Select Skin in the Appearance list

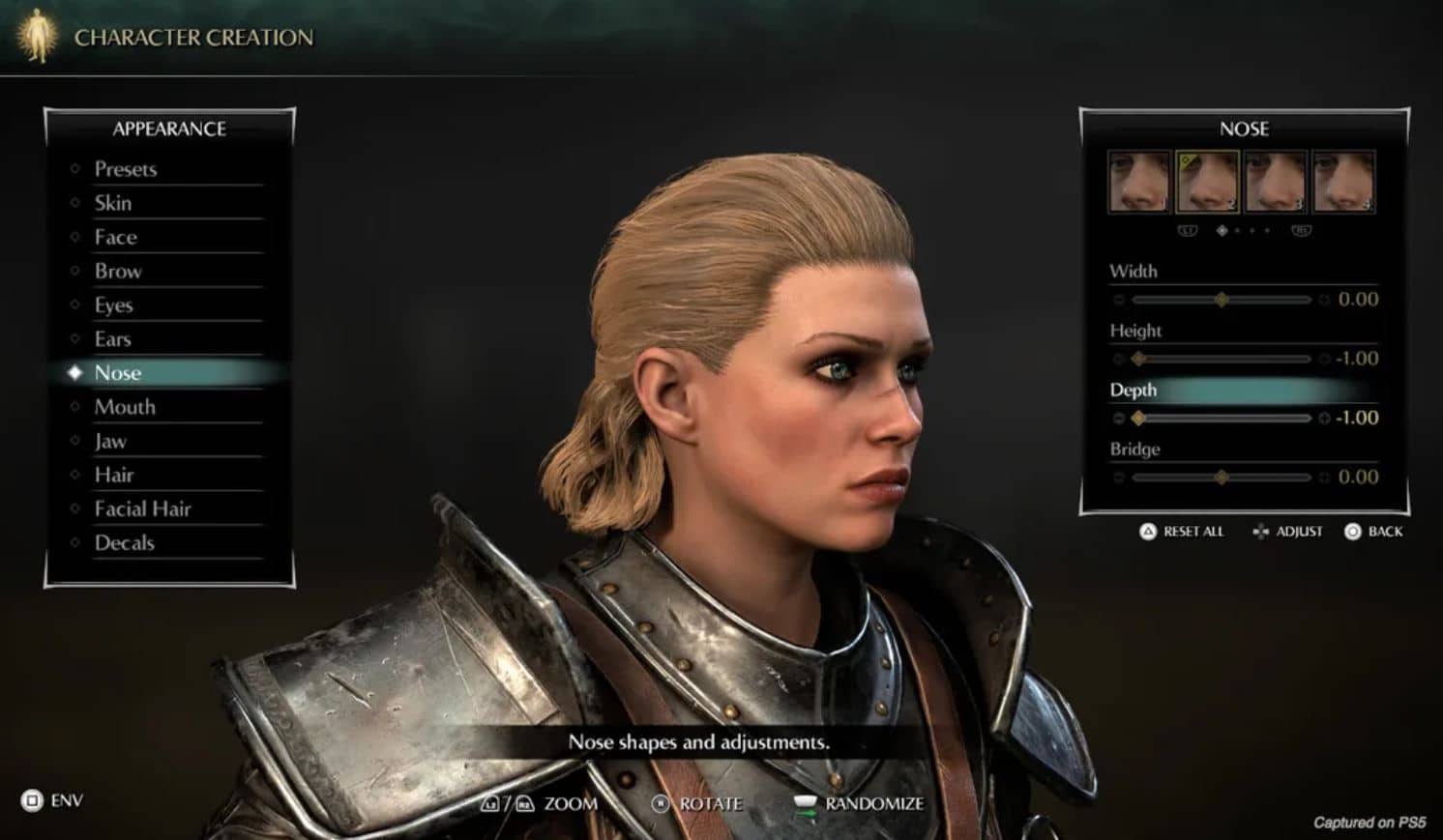(113, 203)
